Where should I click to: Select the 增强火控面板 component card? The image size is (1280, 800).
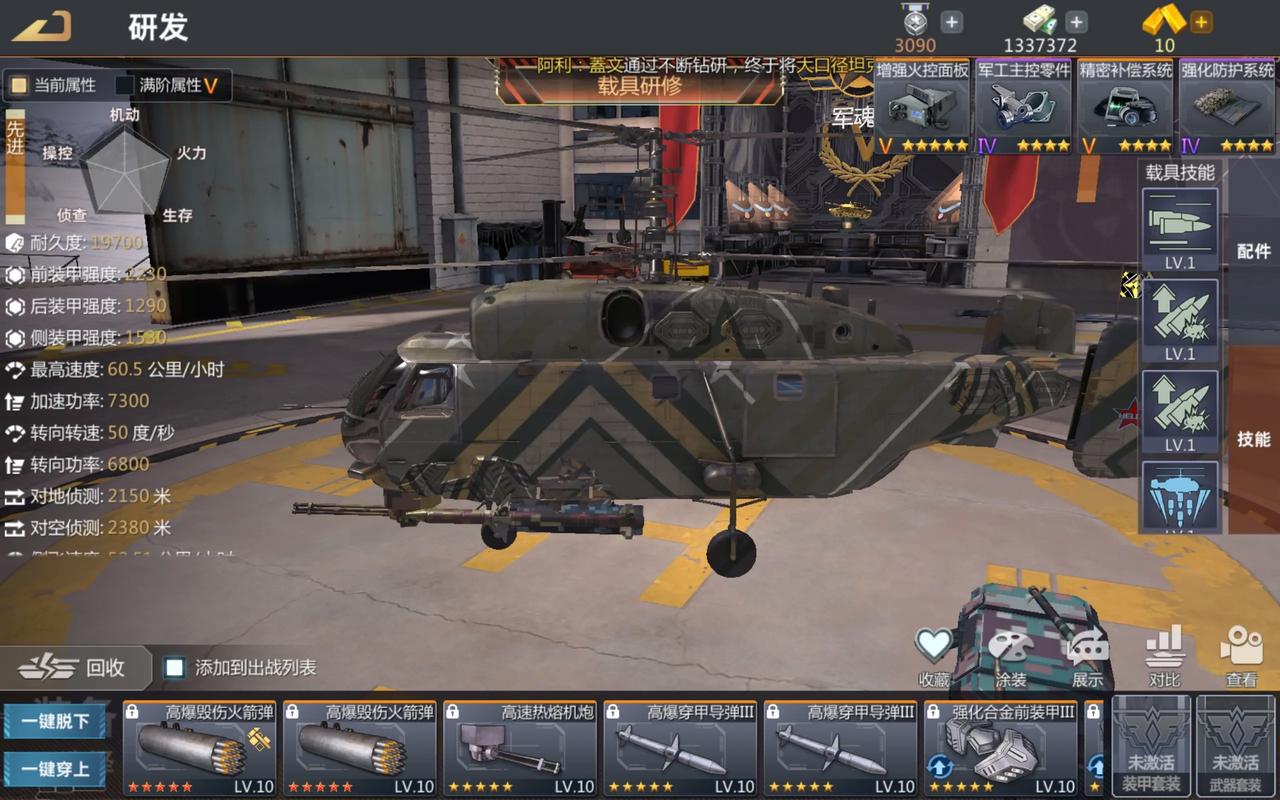coord(922,107)
